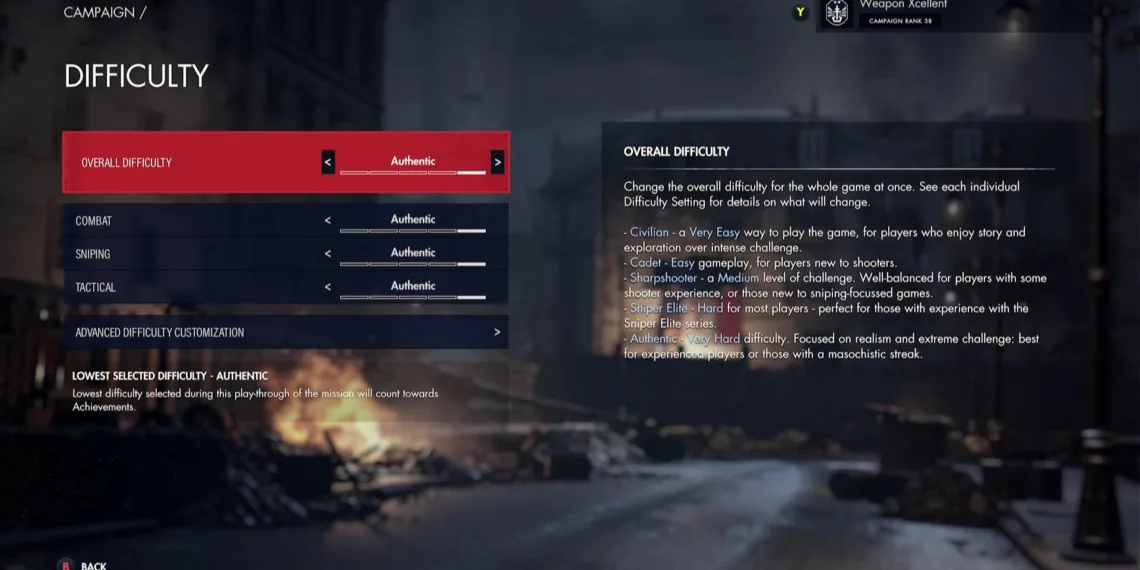Screen dimensions: 1140x570
Task: Click the Campaign breadcrumb at the top
Action: [x=99, y=13]
